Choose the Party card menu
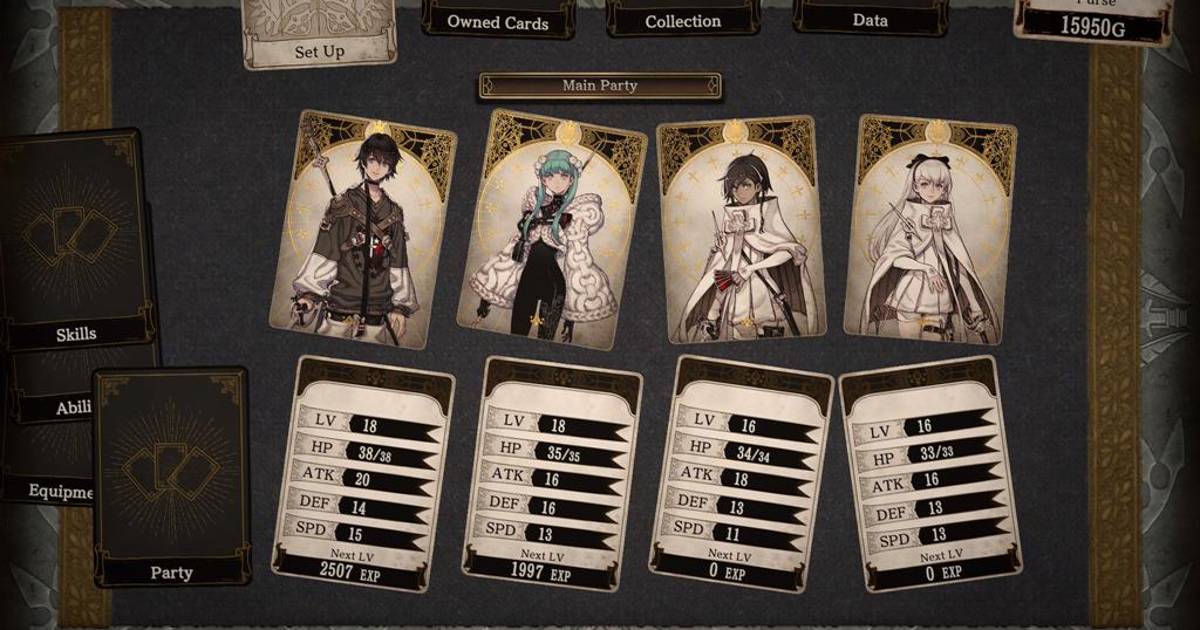Viewport: 1200px width, 630px height. point(171,478)
